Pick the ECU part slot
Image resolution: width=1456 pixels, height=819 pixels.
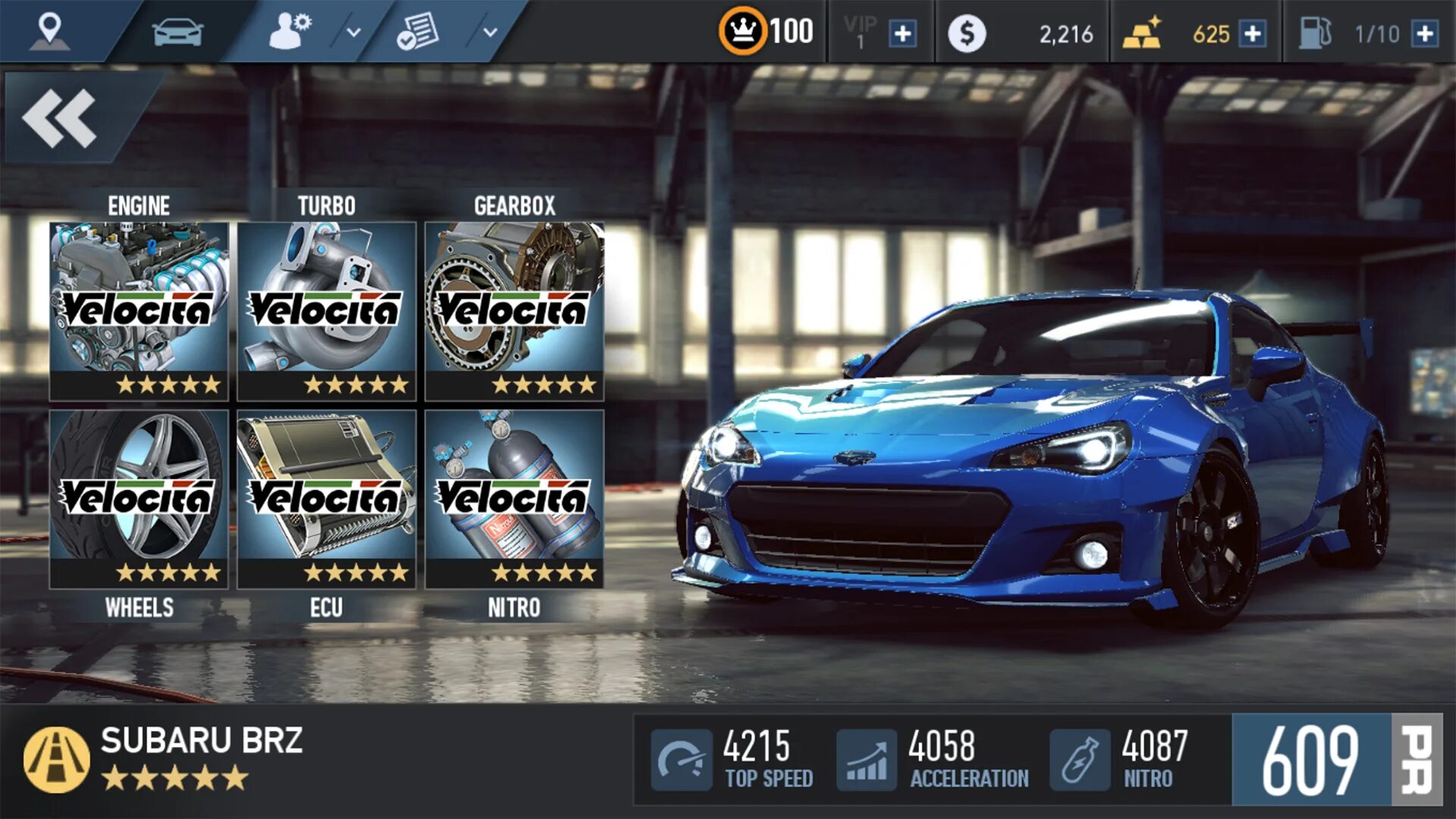(x=327, y=499)
